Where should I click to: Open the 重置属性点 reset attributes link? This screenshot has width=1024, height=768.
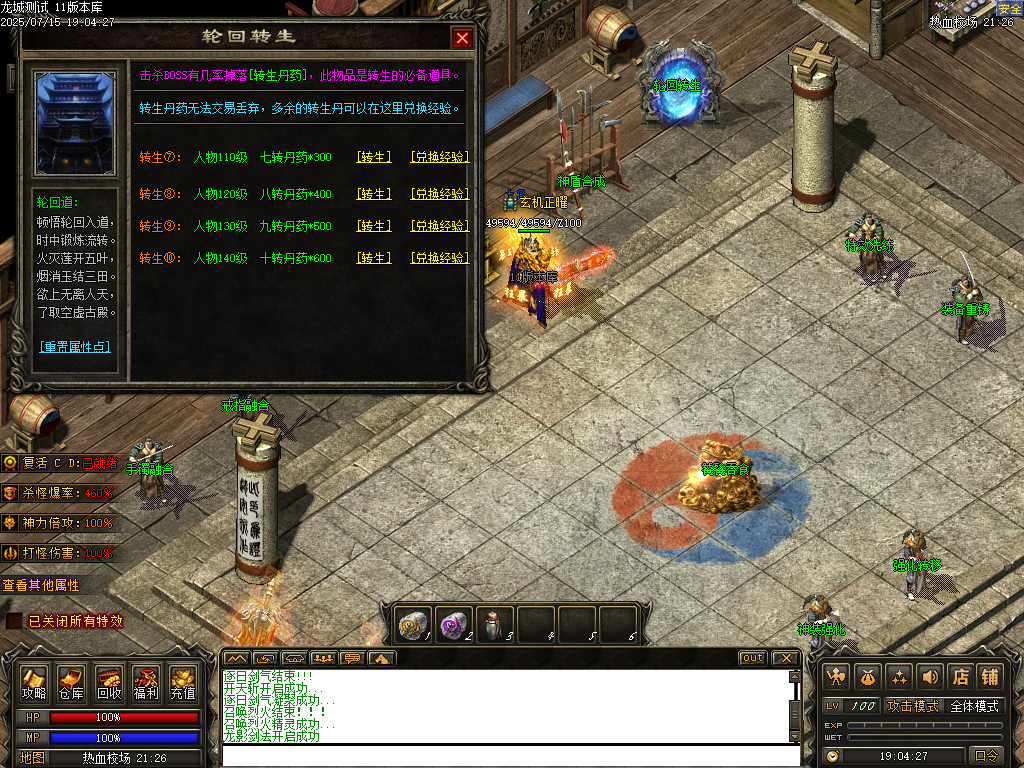(75, 347)
